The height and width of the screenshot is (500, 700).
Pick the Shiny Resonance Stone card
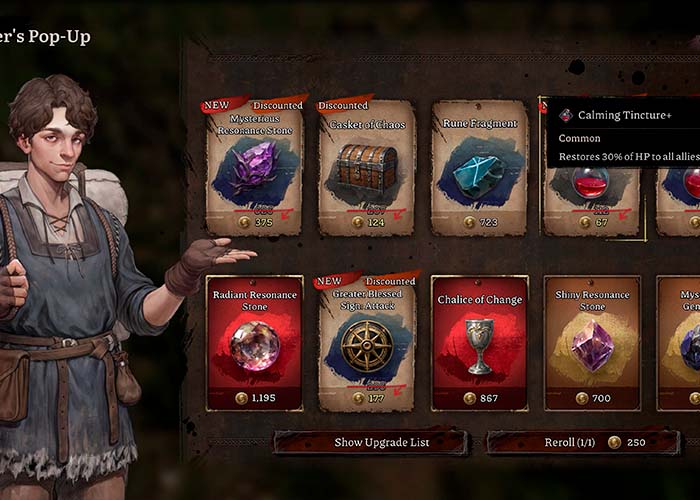[x=591, y=343]
